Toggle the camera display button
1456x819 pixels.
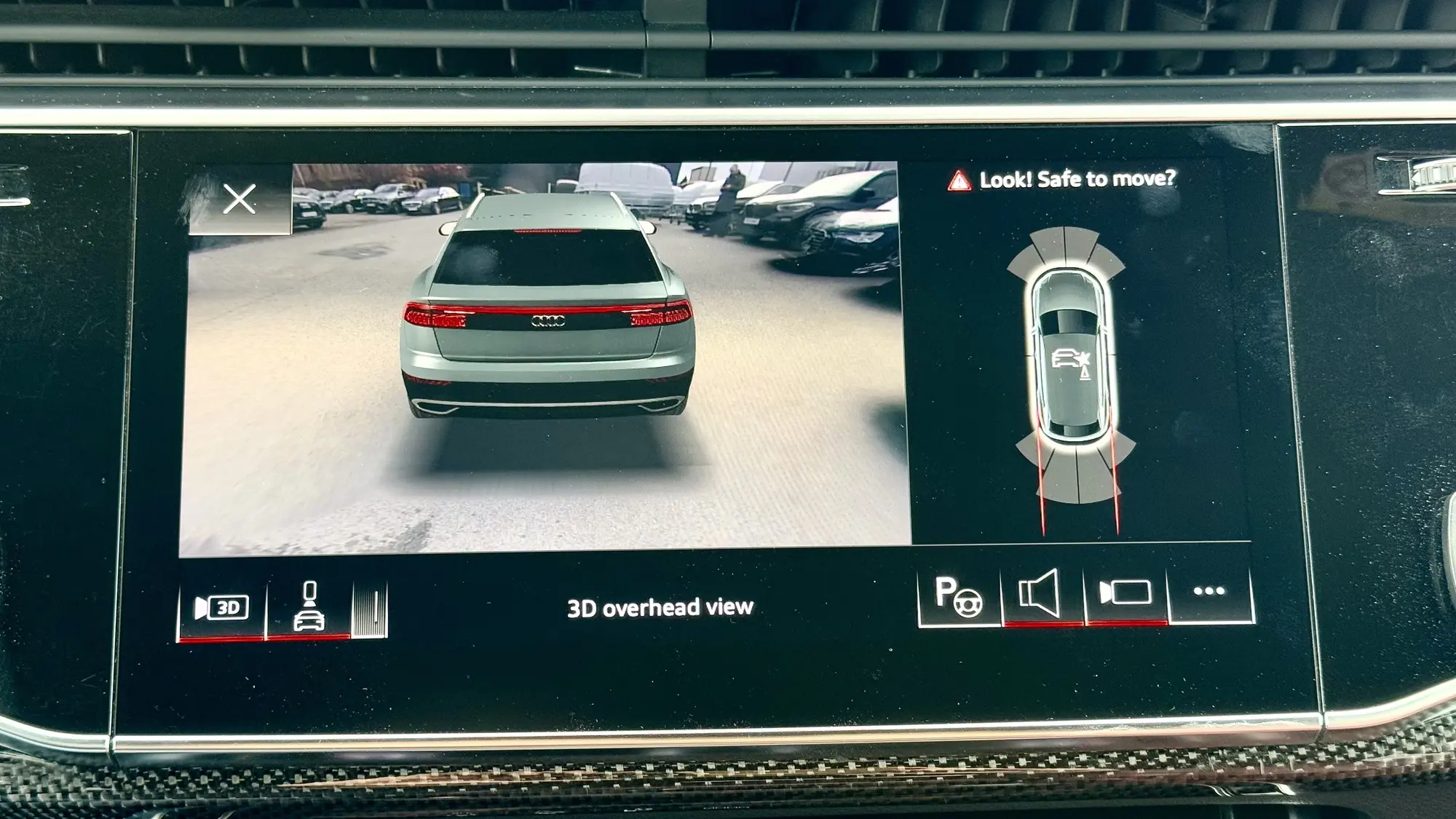pyautogui.click(x=1125, y=593)
